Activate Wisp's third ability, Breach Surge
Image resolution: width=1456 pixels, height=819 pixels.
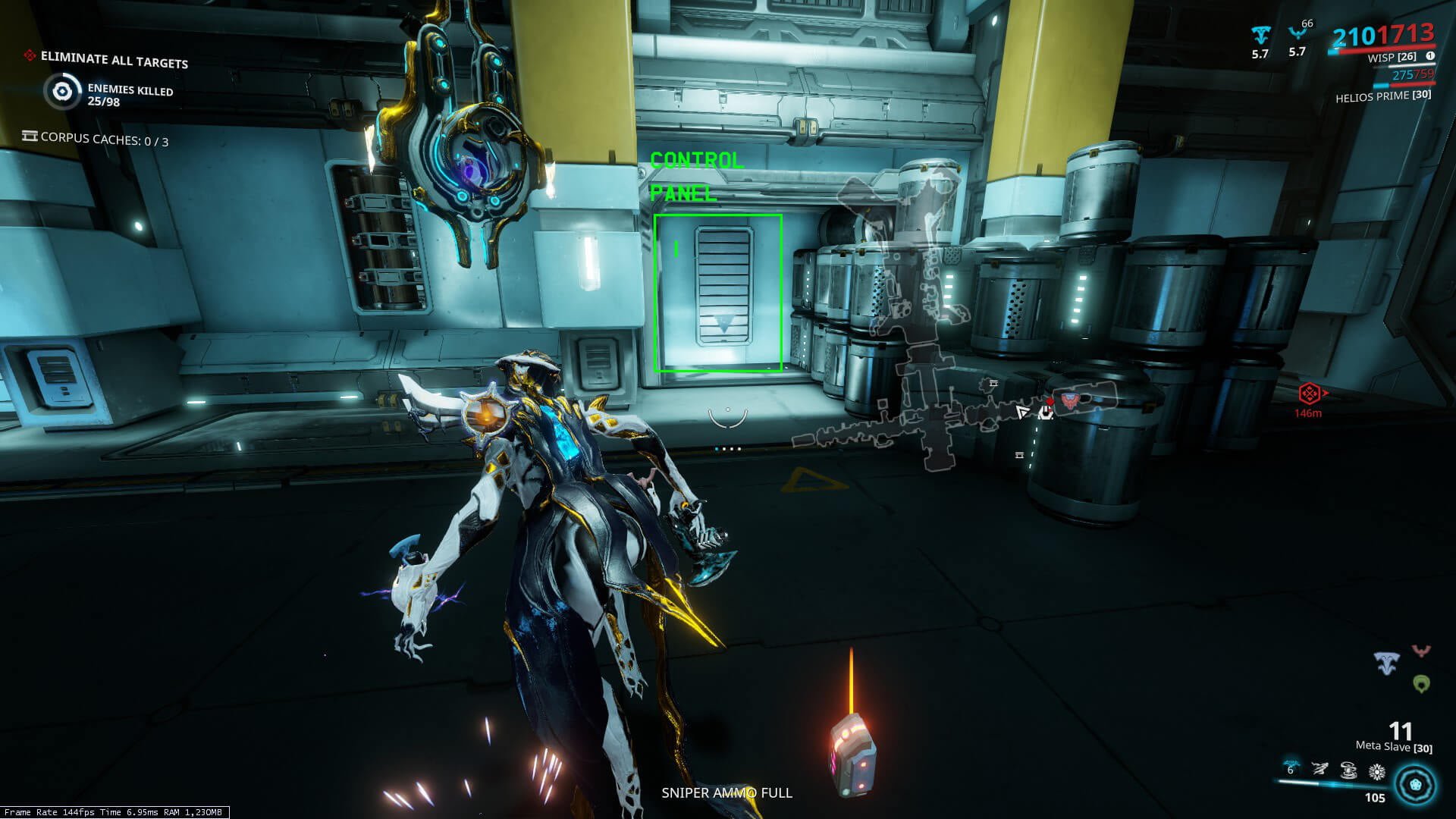coord(1348,771)
